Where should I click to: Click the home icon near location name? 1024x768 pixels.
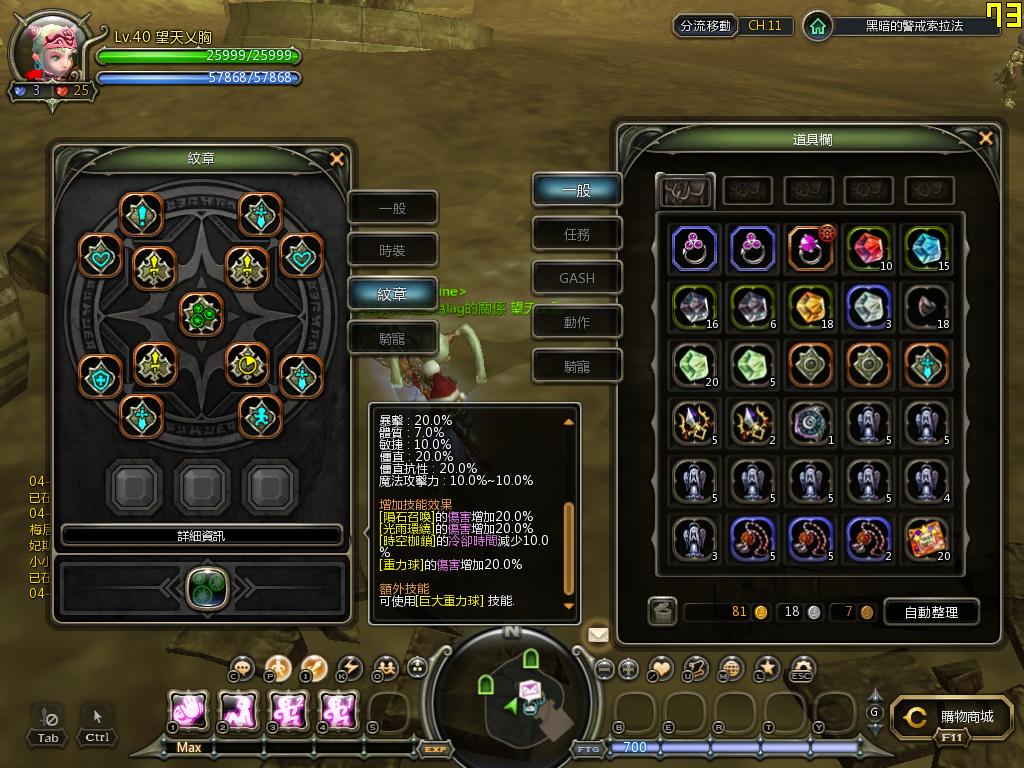818,26
